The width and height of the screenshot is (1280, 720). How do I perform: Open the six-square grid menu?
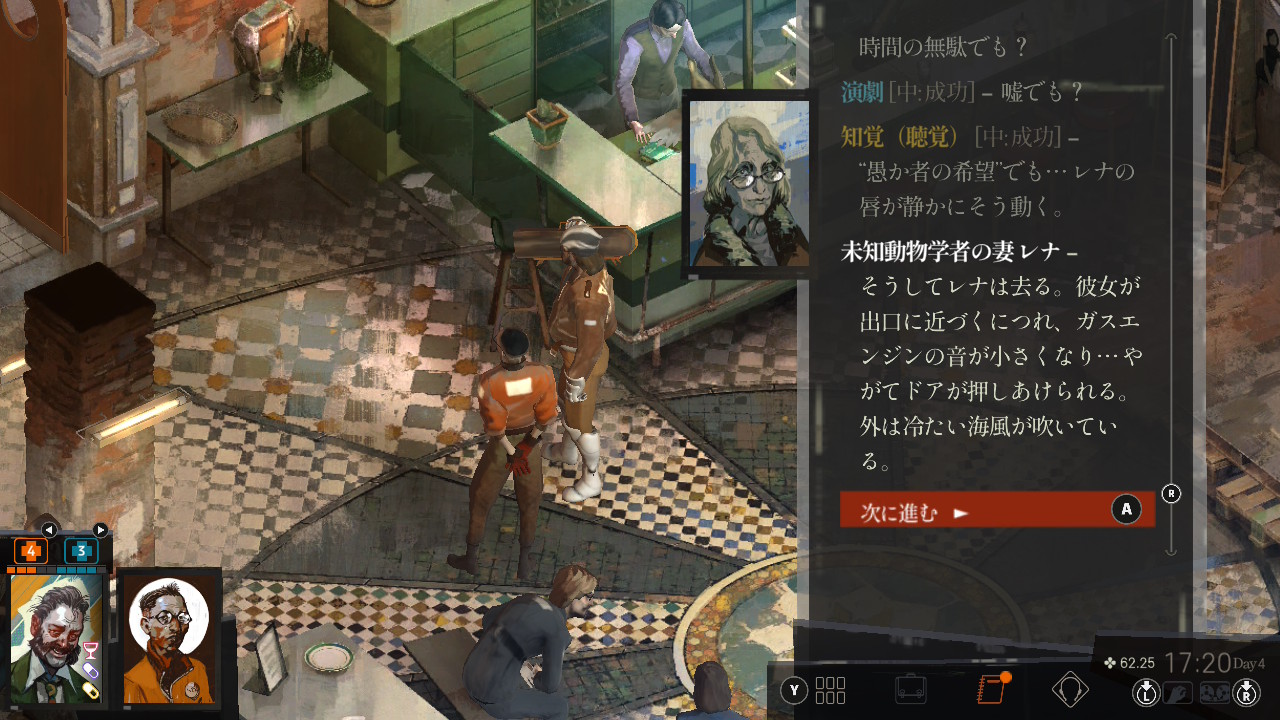830,690
